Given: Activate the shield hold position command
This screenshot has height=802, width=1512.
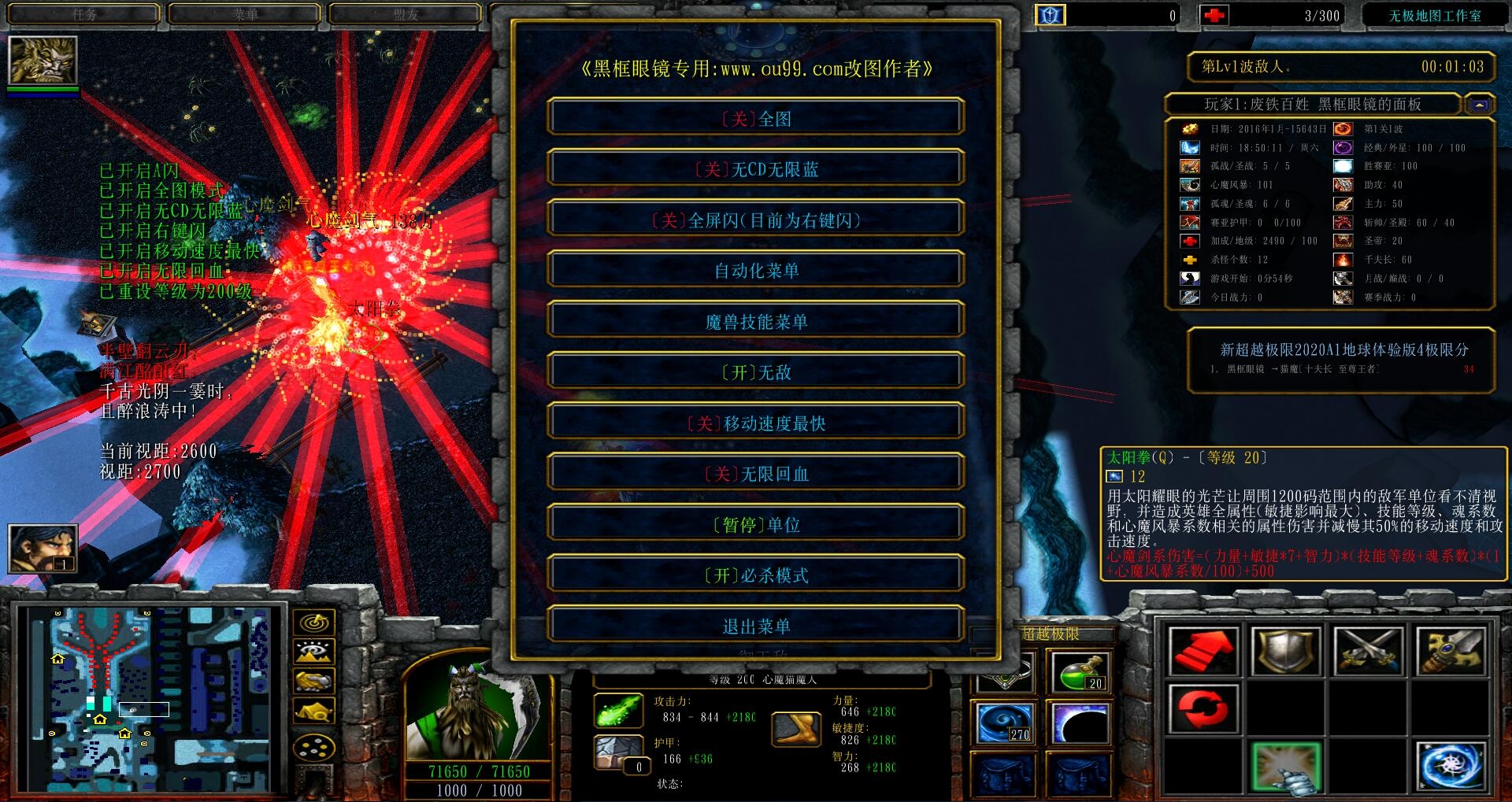Looking at the screenshot, I should point(1285,652).
